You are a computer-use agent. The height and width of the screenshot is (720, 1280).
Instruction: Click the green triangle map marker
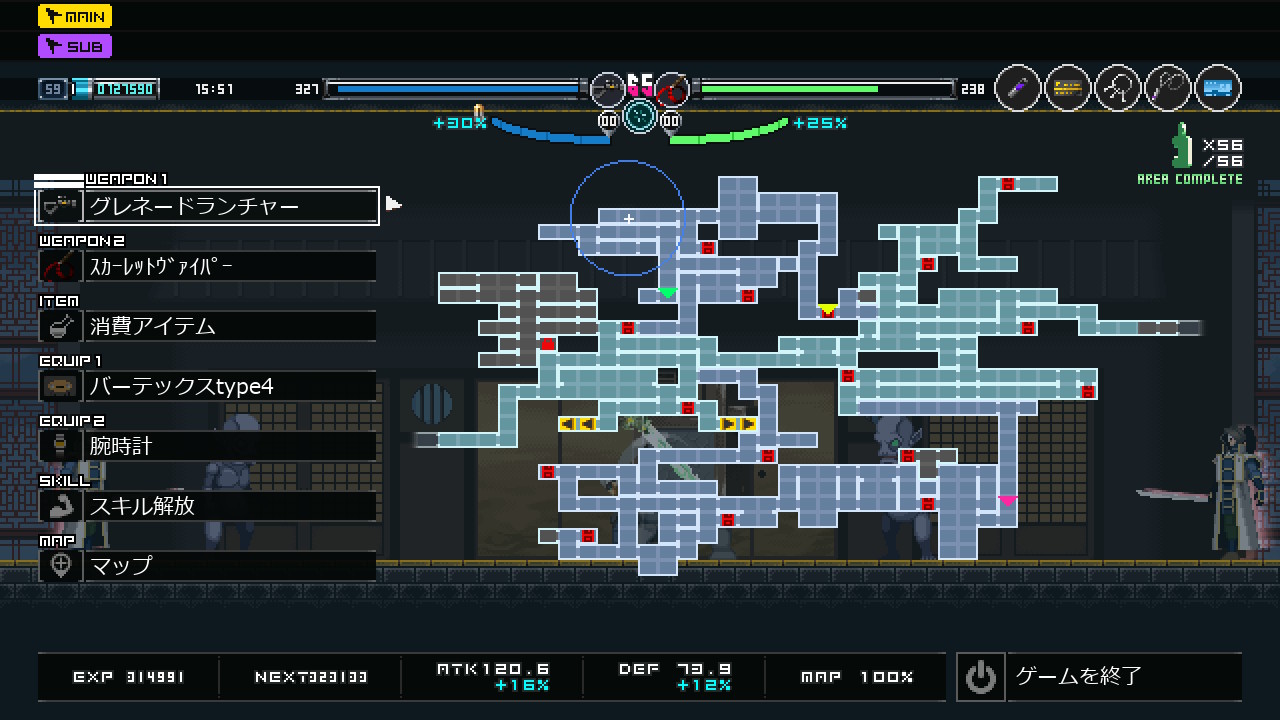pos(667,293)
